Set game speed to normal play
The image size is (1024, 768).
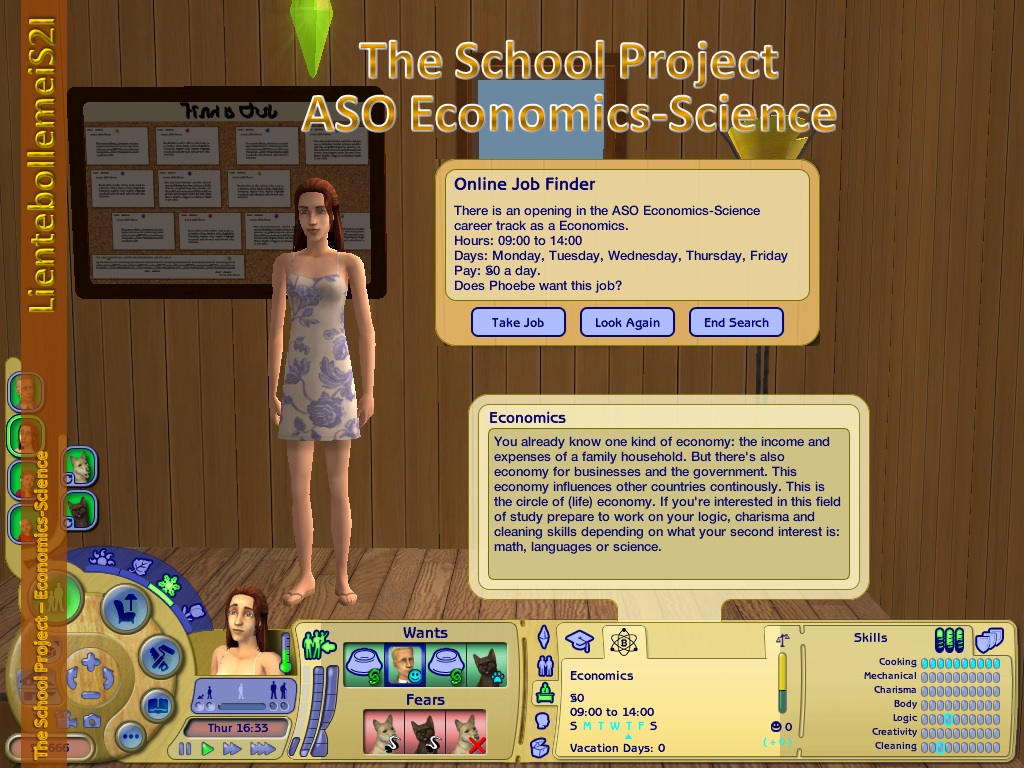tap(208, 748)
